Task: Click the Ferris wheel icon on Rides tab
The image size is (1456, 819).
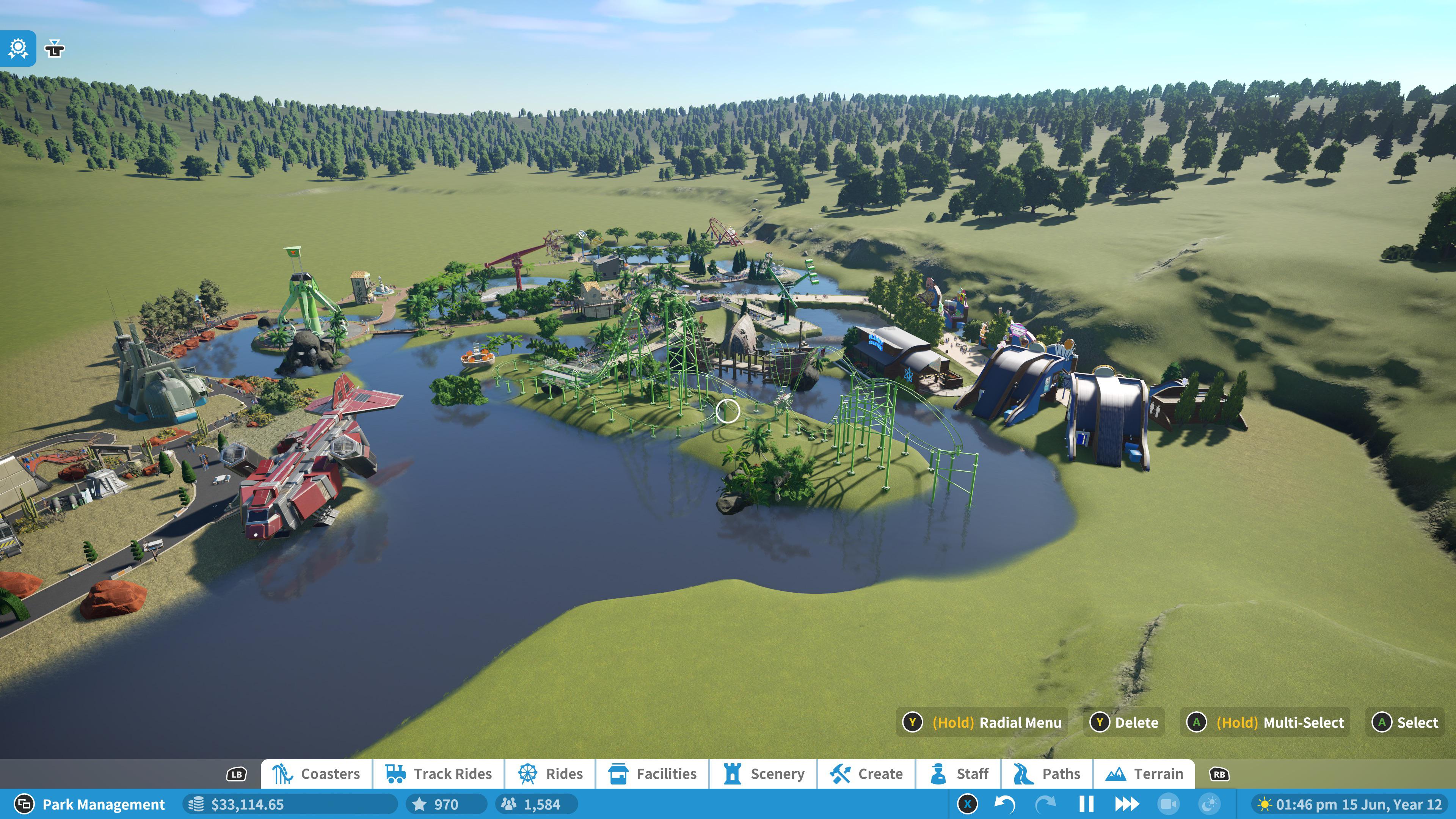Action: click(529, 774)
